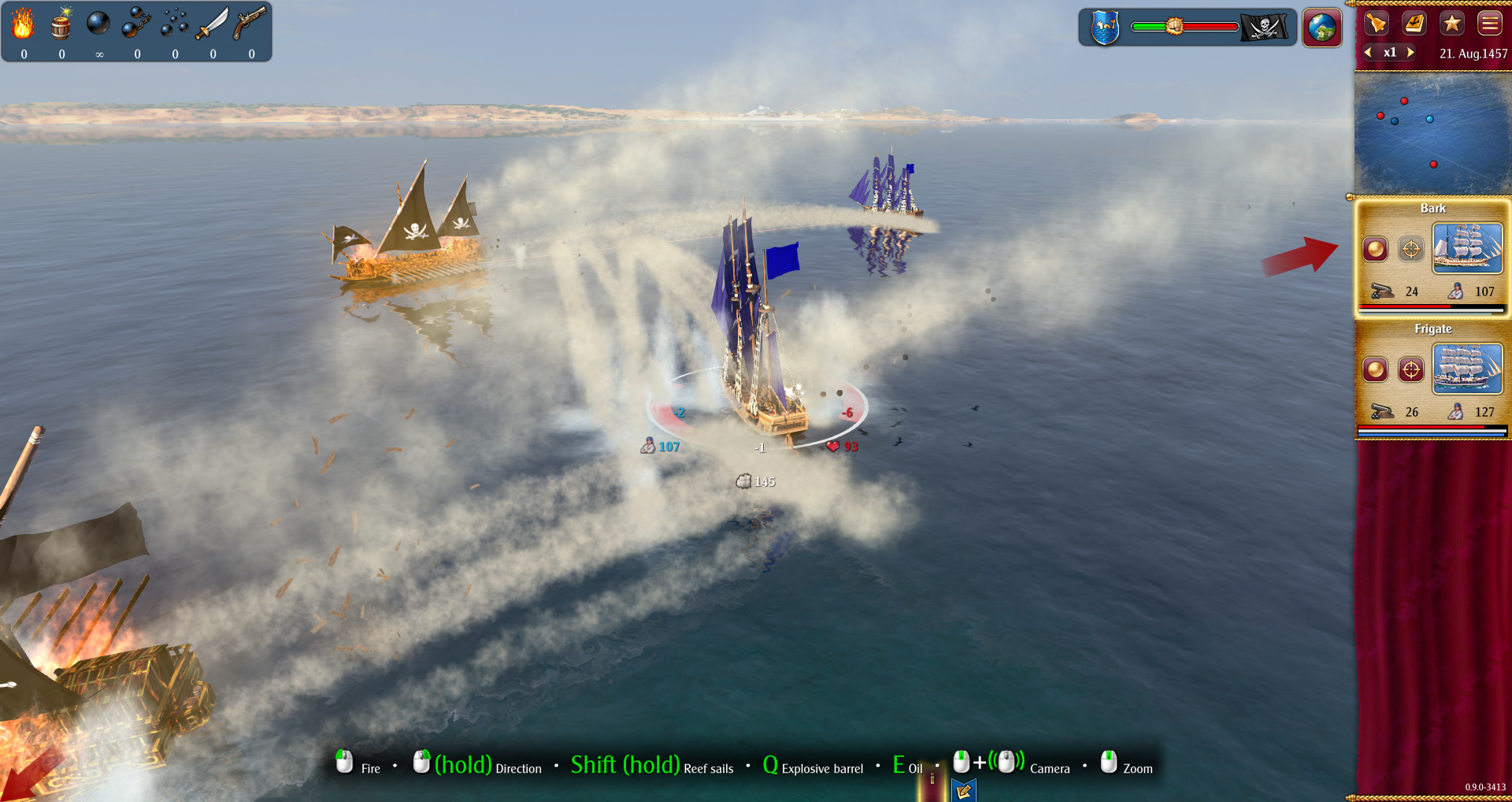
Task: Select the flintlock pistol icon
Action: coord(250,24)
